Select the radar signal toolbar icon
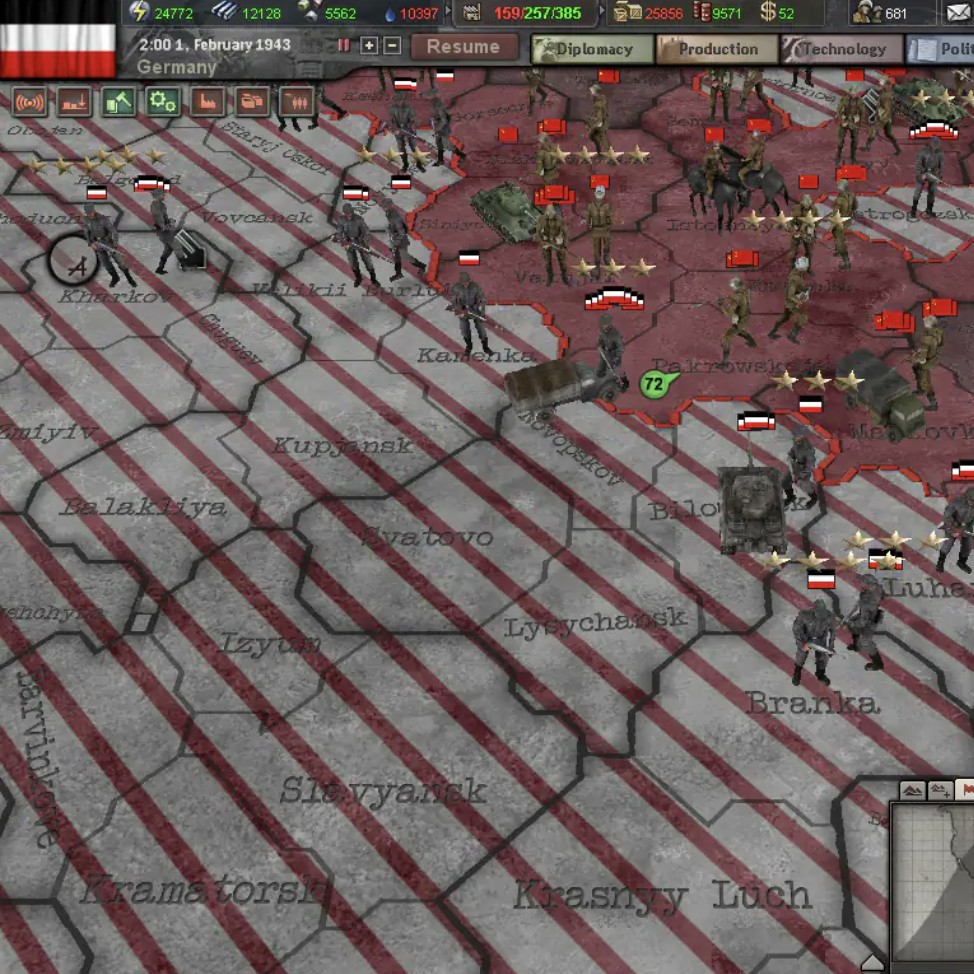 [x=29, y=101]
